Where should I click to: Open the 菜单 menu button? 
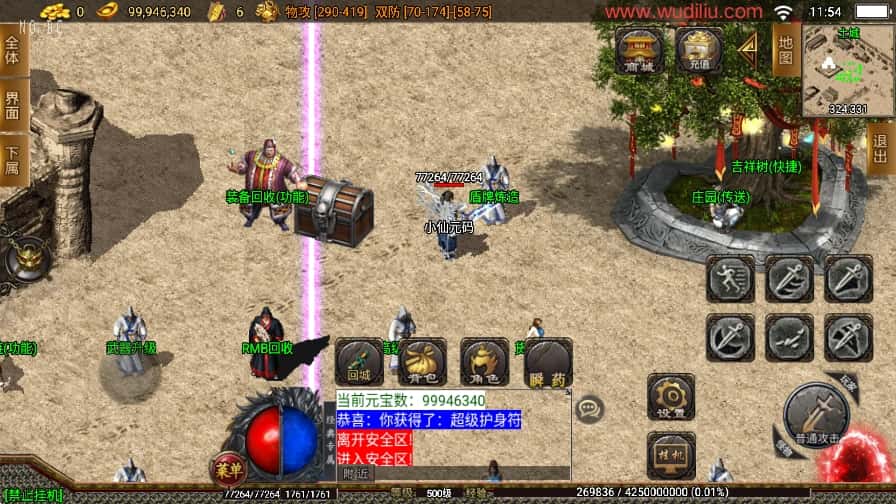coord(228,469)
